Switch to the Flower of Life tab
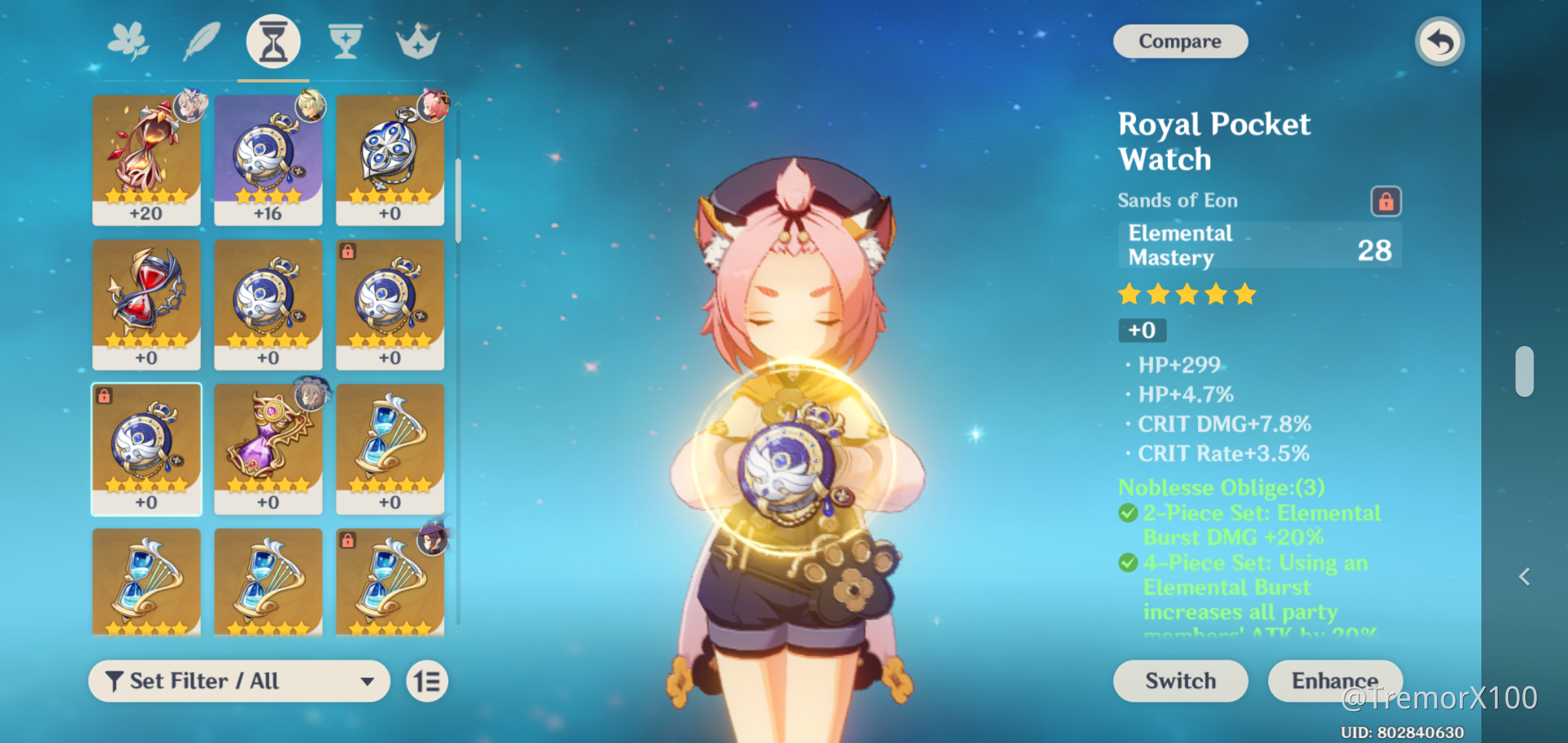 point(129,41)
